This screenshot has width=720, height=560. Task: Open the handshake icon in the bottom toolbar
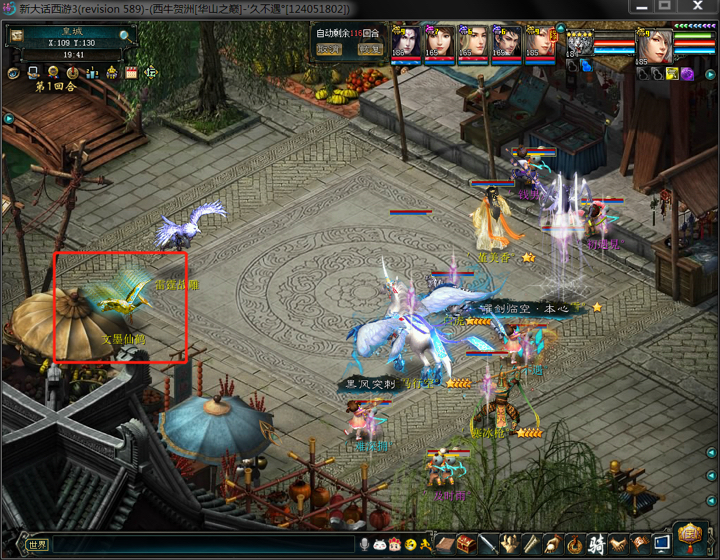coord(618,544)
